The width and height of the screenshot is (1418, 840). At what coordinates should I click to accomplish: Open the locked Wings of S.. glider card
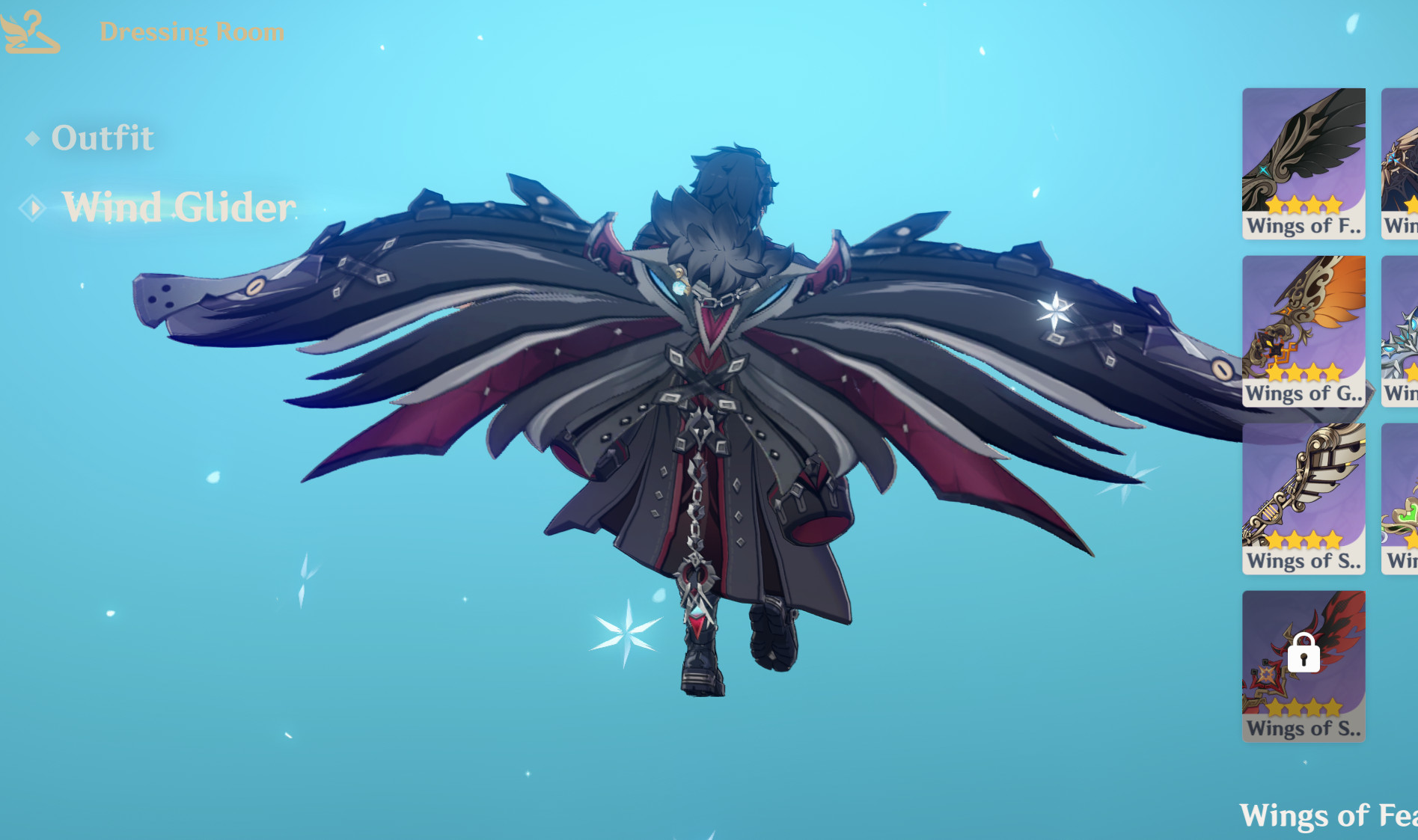(x=1304, y=666)
